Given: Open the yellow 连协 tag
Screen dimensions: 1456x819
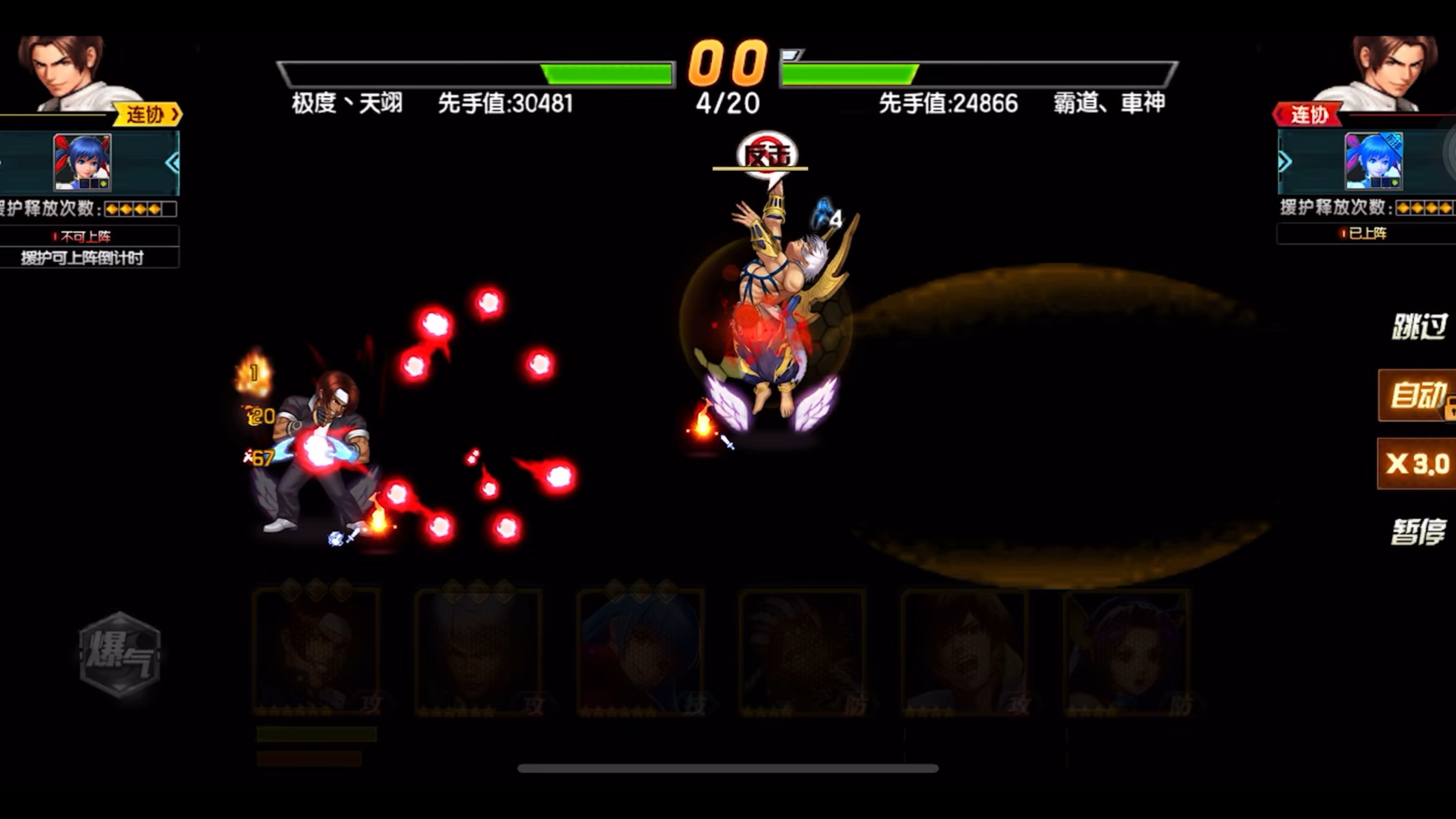Looking at the screenshot, I should click(x=148, y=114).
